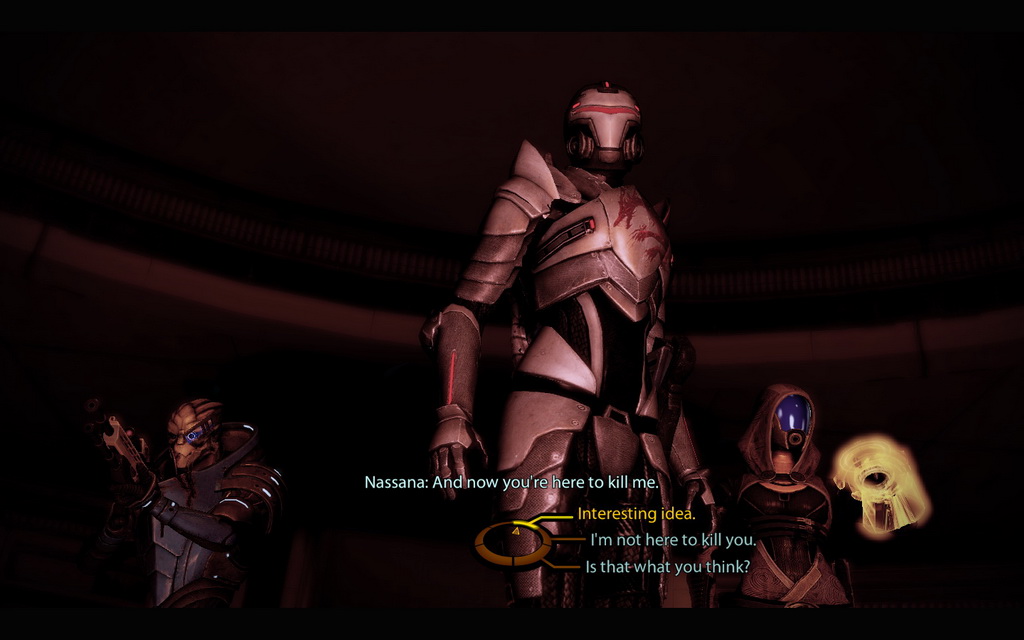This screenshot has width=1024, height=640.
Task: Select "I'm not here to kill you."
Action: point(672,541)
